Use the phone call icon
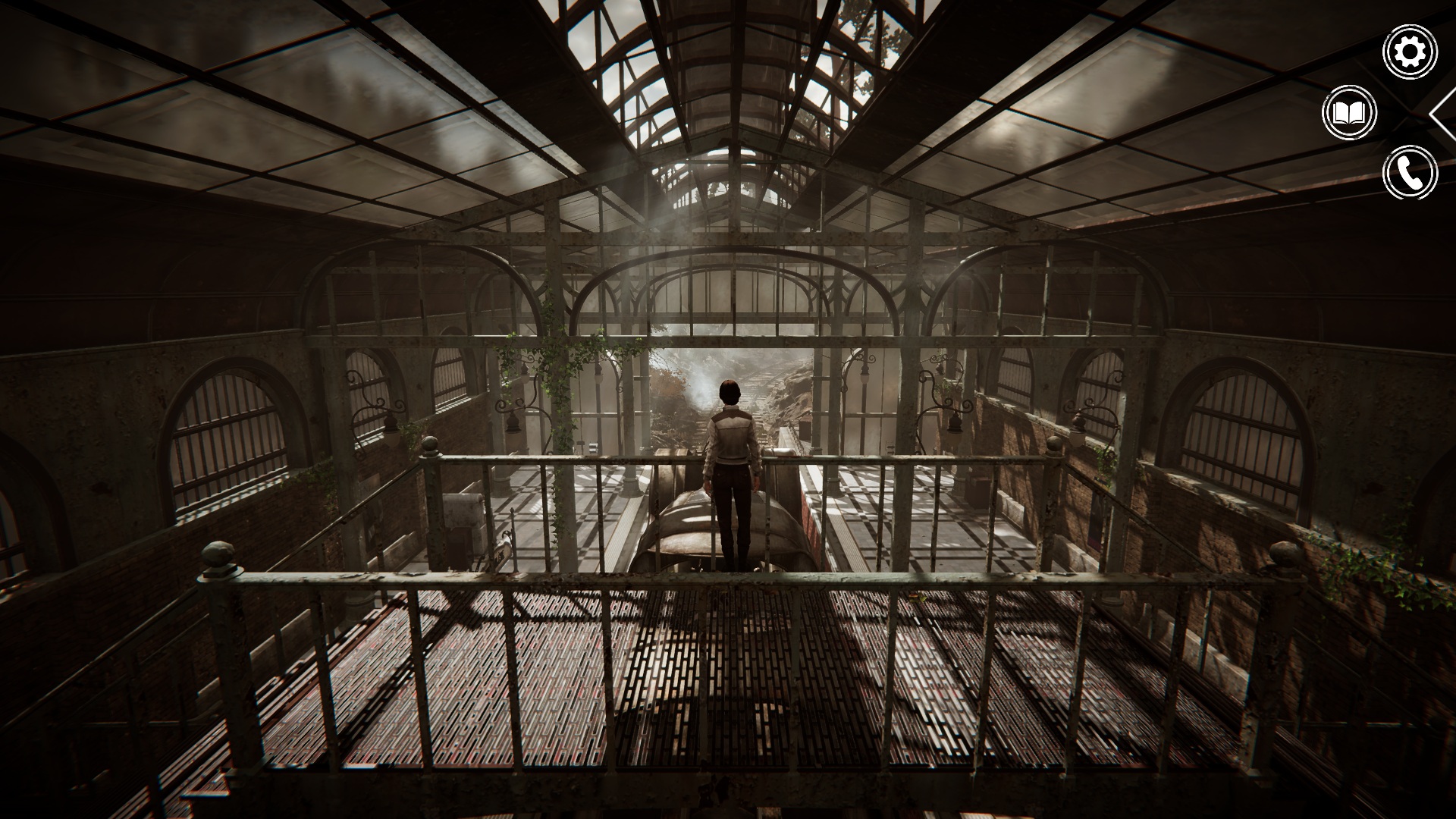Screen dimensions: 1456x819 (x=1410, y=174)
